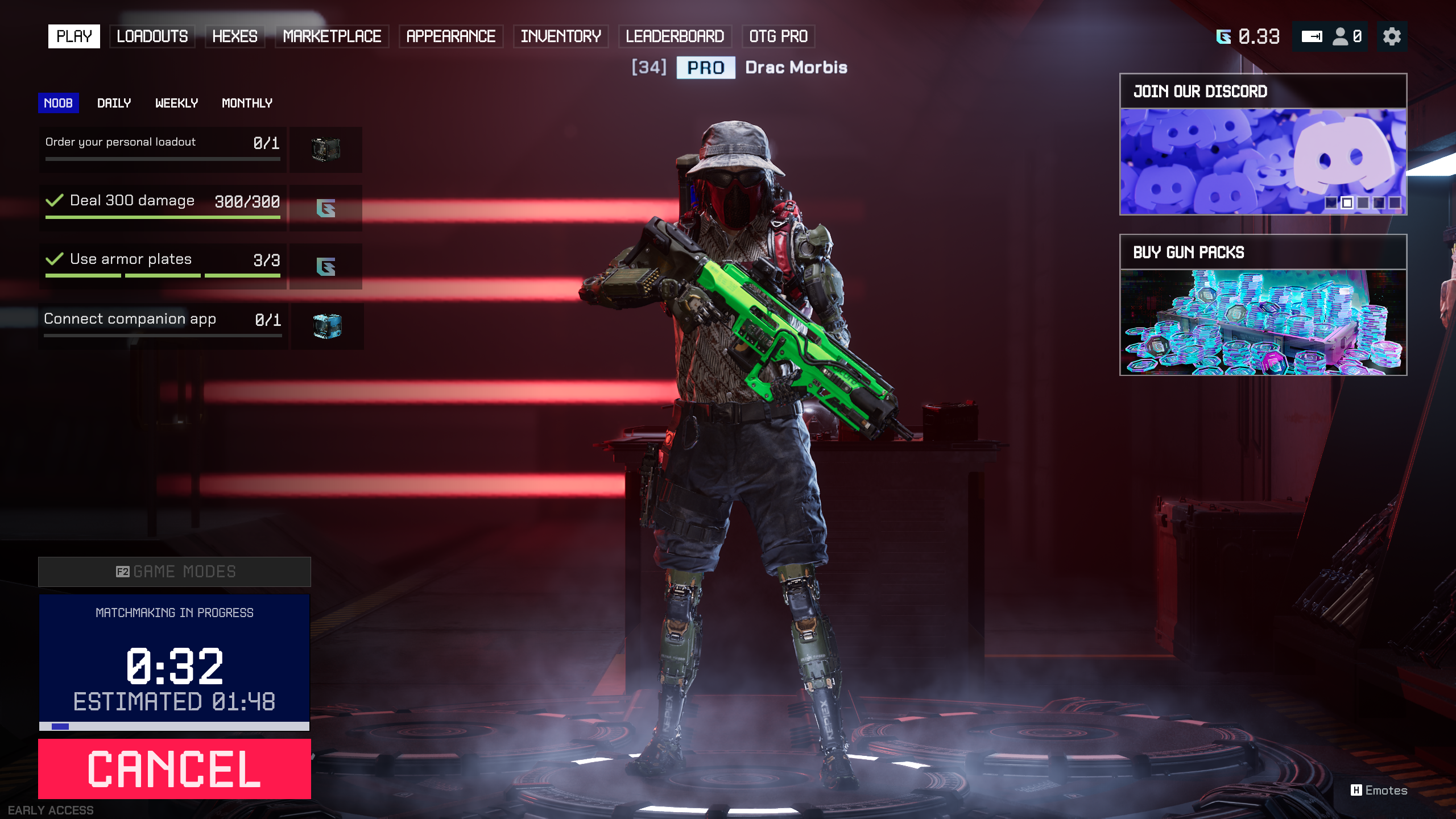
Task: Cancel the matchmaking in progress
Action: (174, 768)
